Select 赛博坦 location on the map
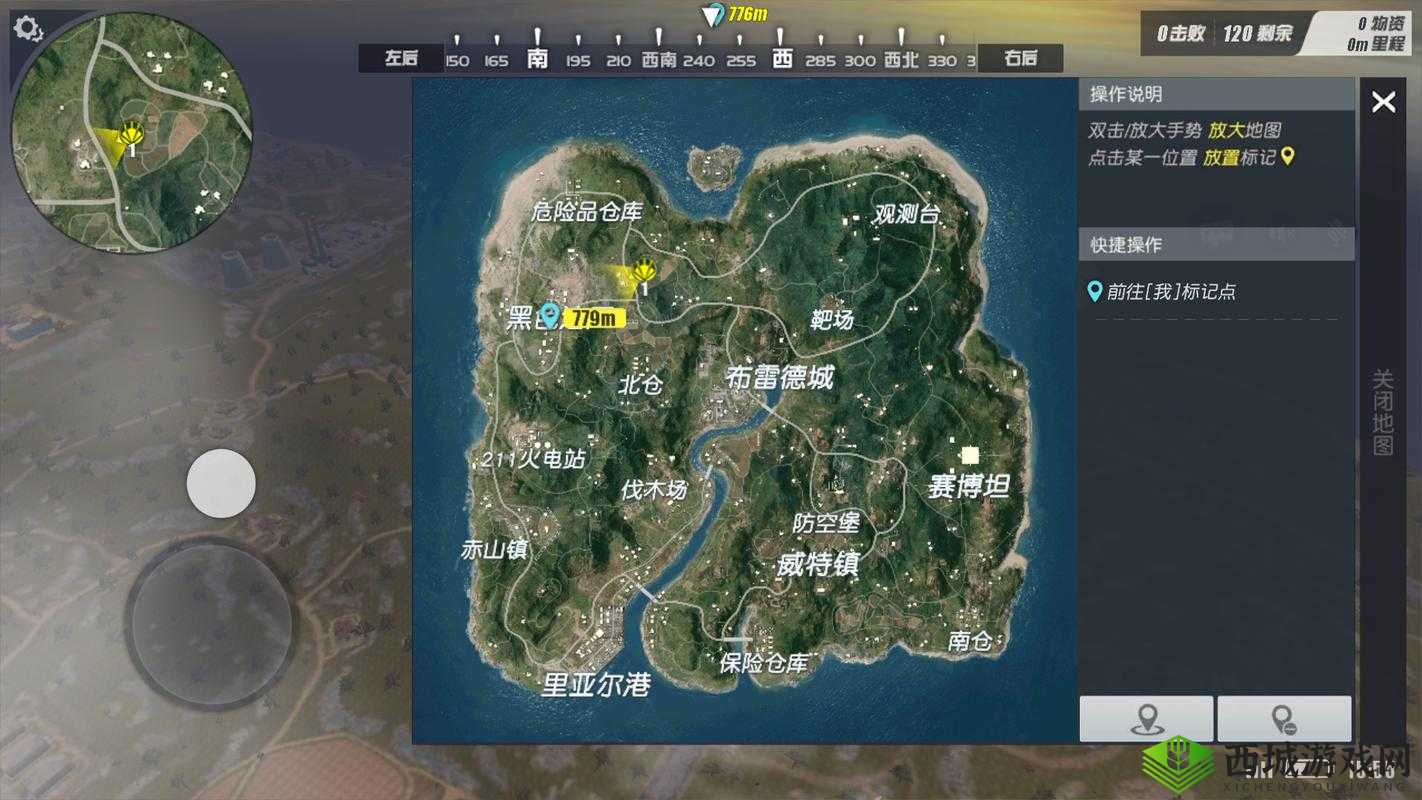This screenshot has width=1422, height=800. (967, 488)
